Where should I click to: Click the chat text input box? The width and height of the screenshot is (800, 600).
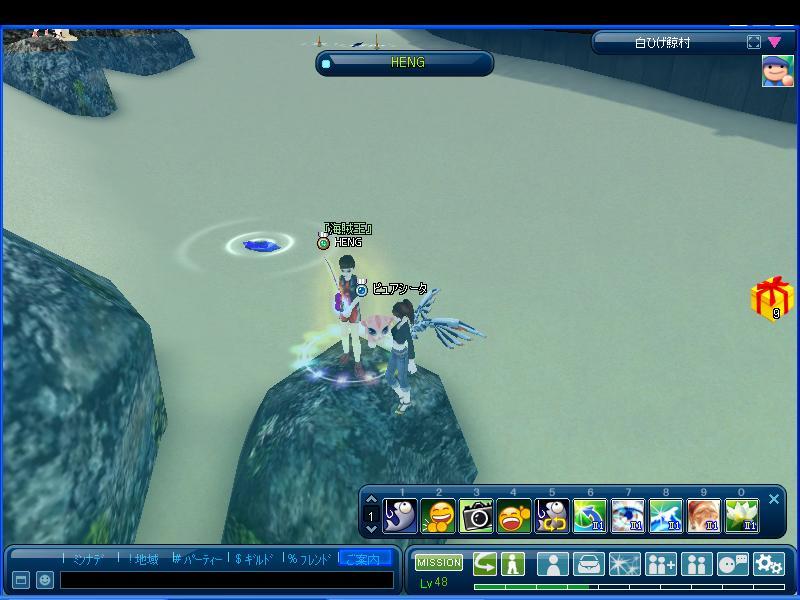(226, 580)
